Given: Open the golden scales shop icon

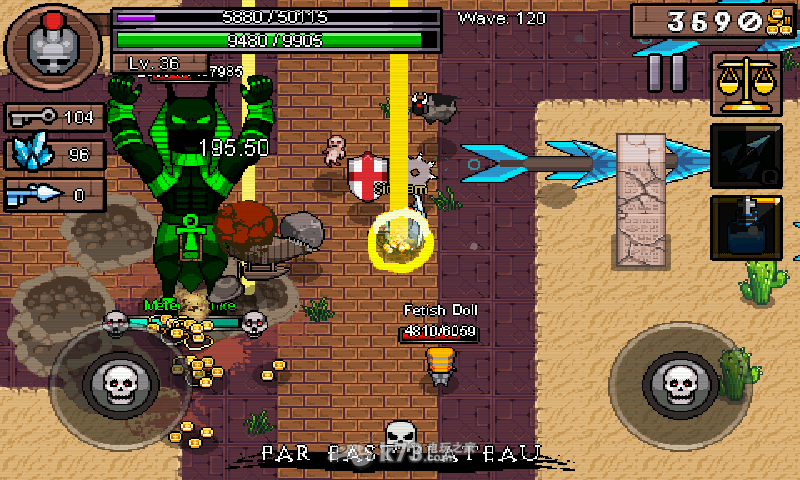Looking at the screenshot, I should coord(745,84).
